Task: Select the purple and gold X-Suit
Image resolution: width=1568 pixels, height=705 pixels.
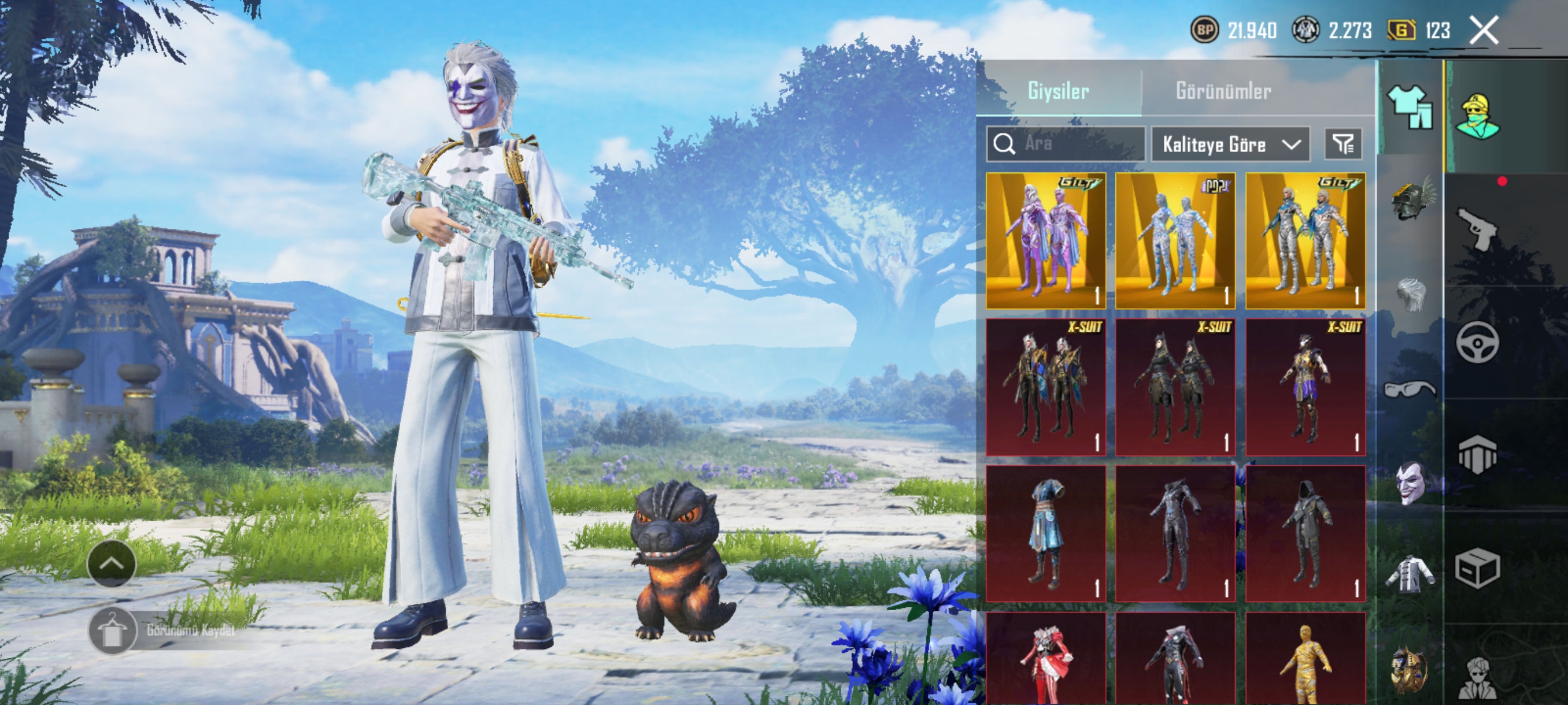Action: [x=1305, y=387]
